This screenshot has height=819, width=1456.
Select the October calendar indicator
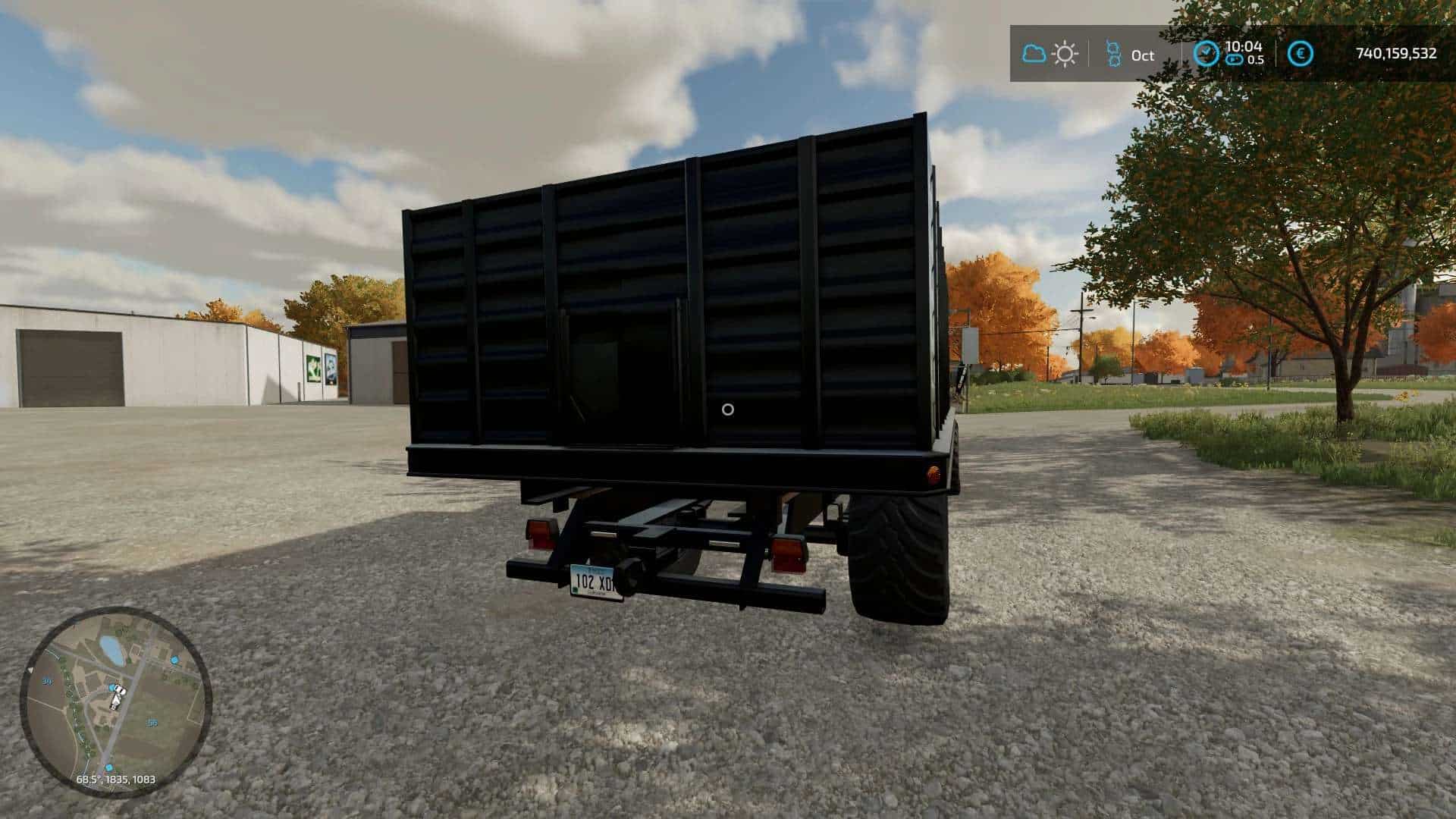tap(1130, 55)
